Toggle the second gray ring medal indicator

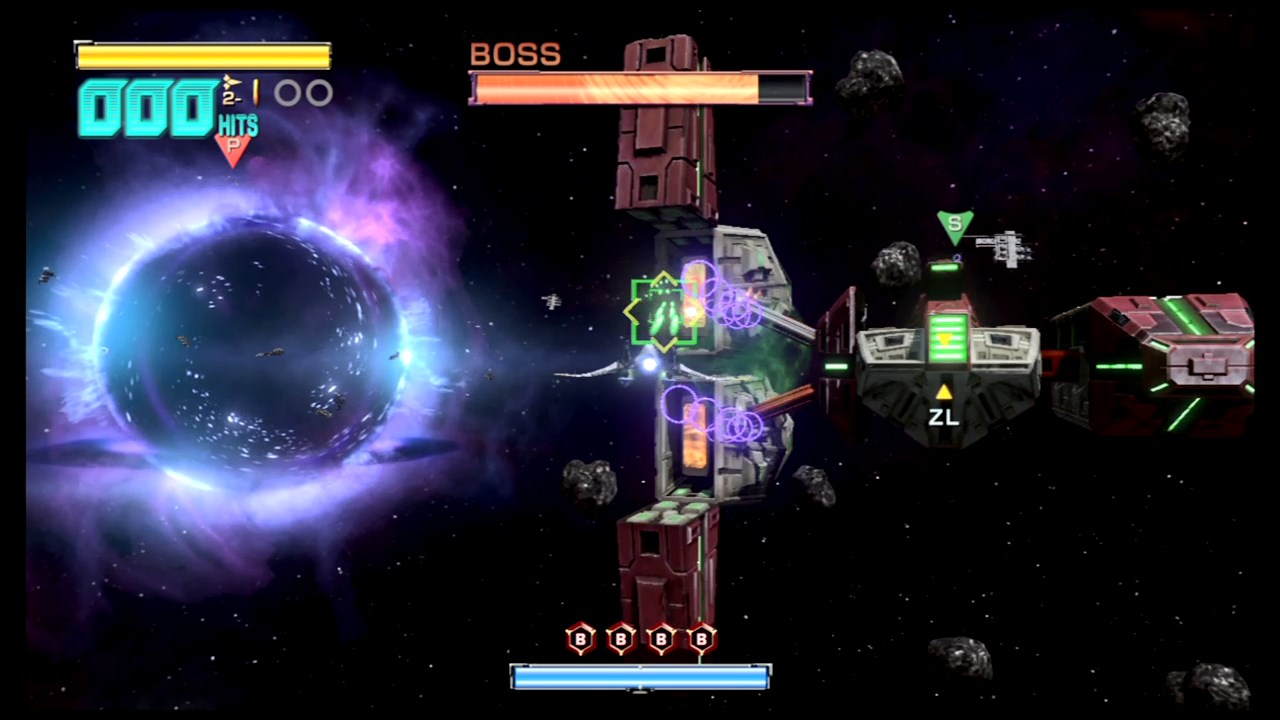tap(317, 92)
